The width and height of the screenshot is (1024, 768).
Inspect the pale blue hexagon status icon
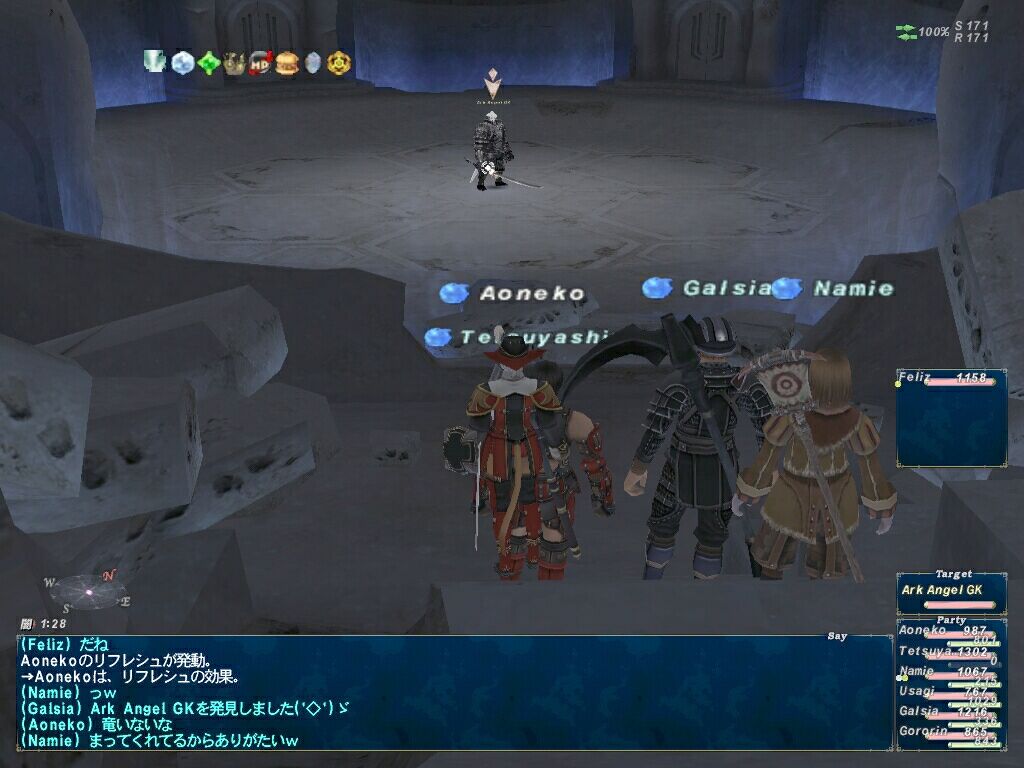[313, 63]
